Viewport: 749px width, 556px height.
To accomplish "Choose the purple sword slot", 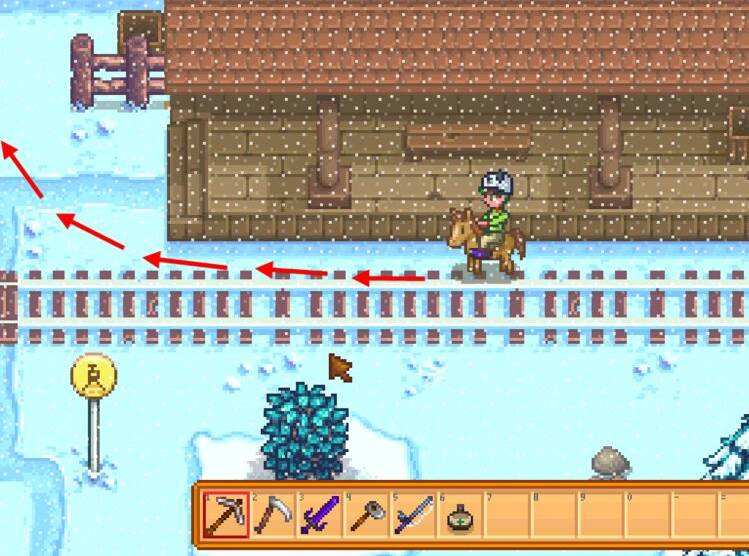I will click(318, 516).
